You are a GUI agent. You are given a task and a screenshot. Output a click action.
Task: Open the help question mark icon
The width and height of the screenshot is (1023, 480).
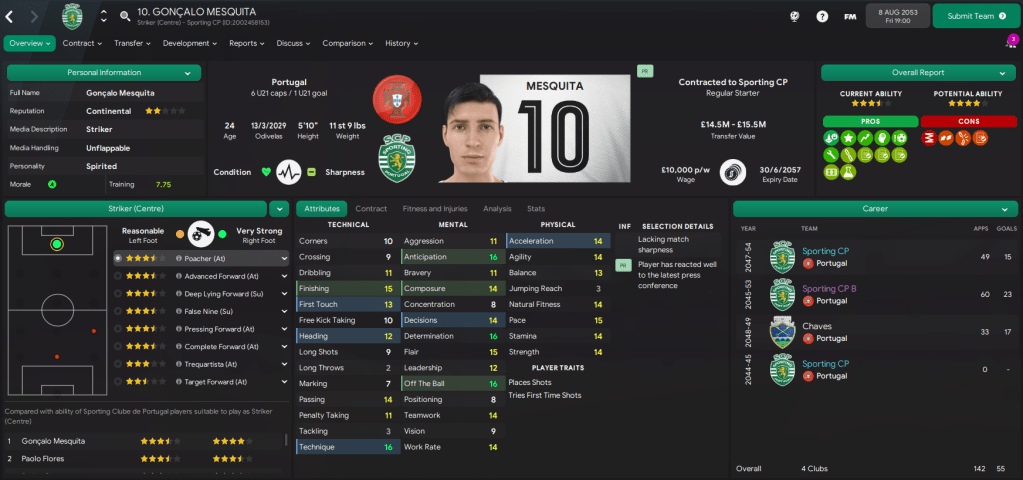822,16
